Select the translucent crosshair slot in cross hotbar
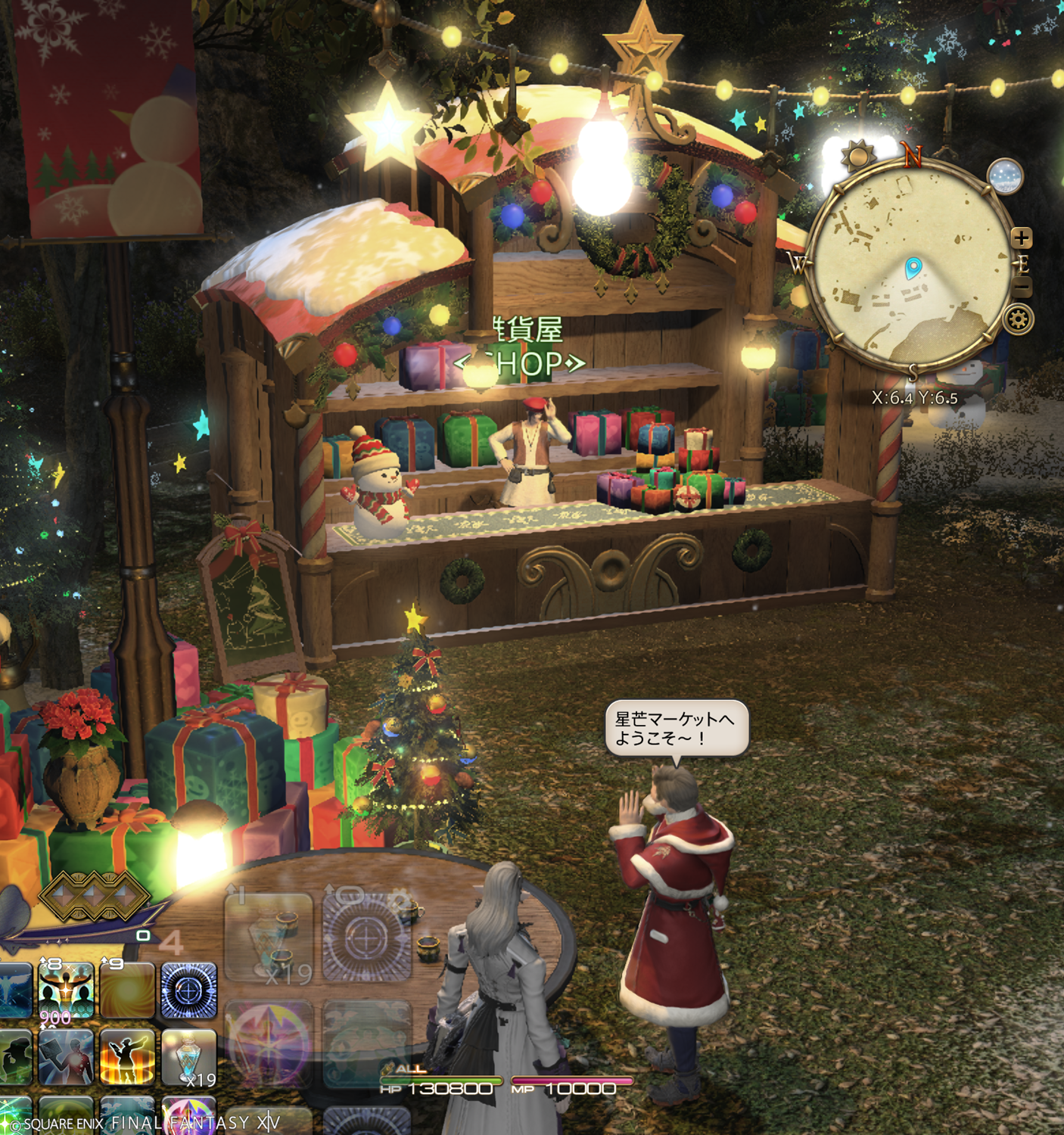This screenshot has width=1064, height=1135. click(367, 938)
